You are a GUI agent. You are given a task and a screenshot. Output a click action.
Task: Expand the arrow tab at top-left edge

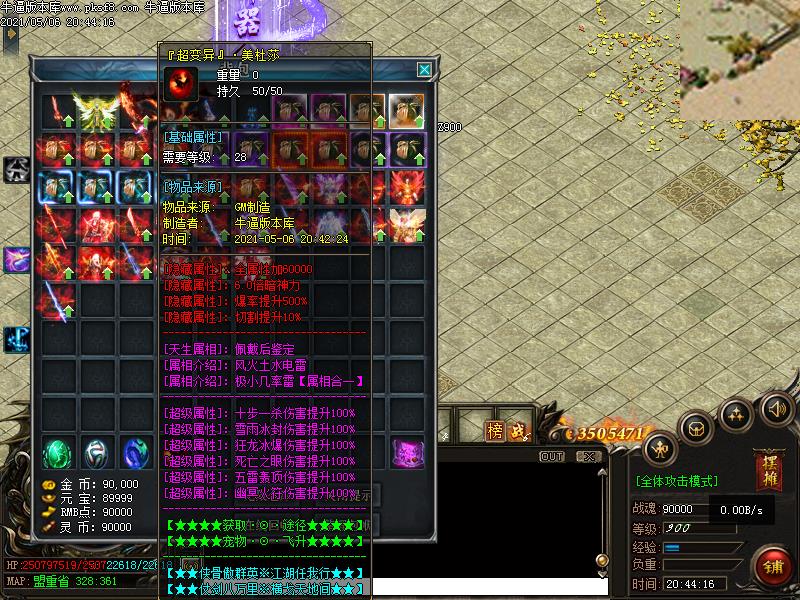(x=11, y=34)
